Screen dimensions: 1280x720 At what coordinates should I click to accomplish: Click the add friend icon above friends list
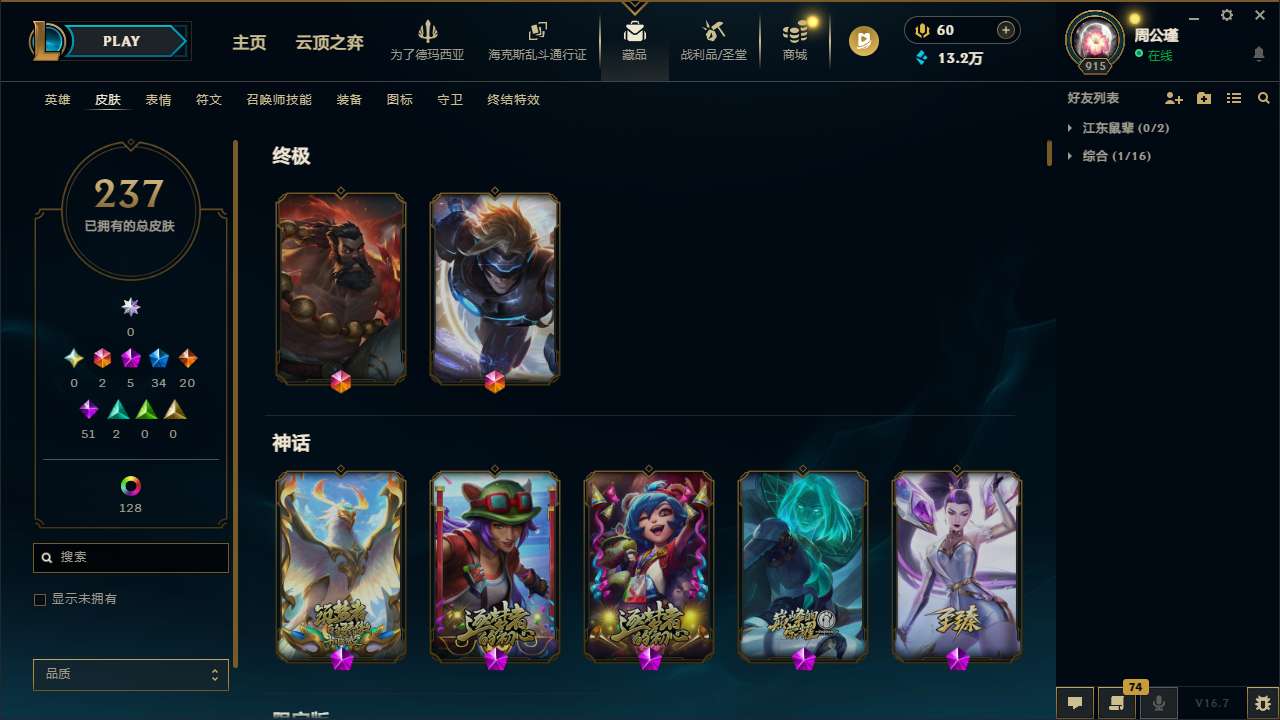pyautogui.click(x=1174, y=98)
